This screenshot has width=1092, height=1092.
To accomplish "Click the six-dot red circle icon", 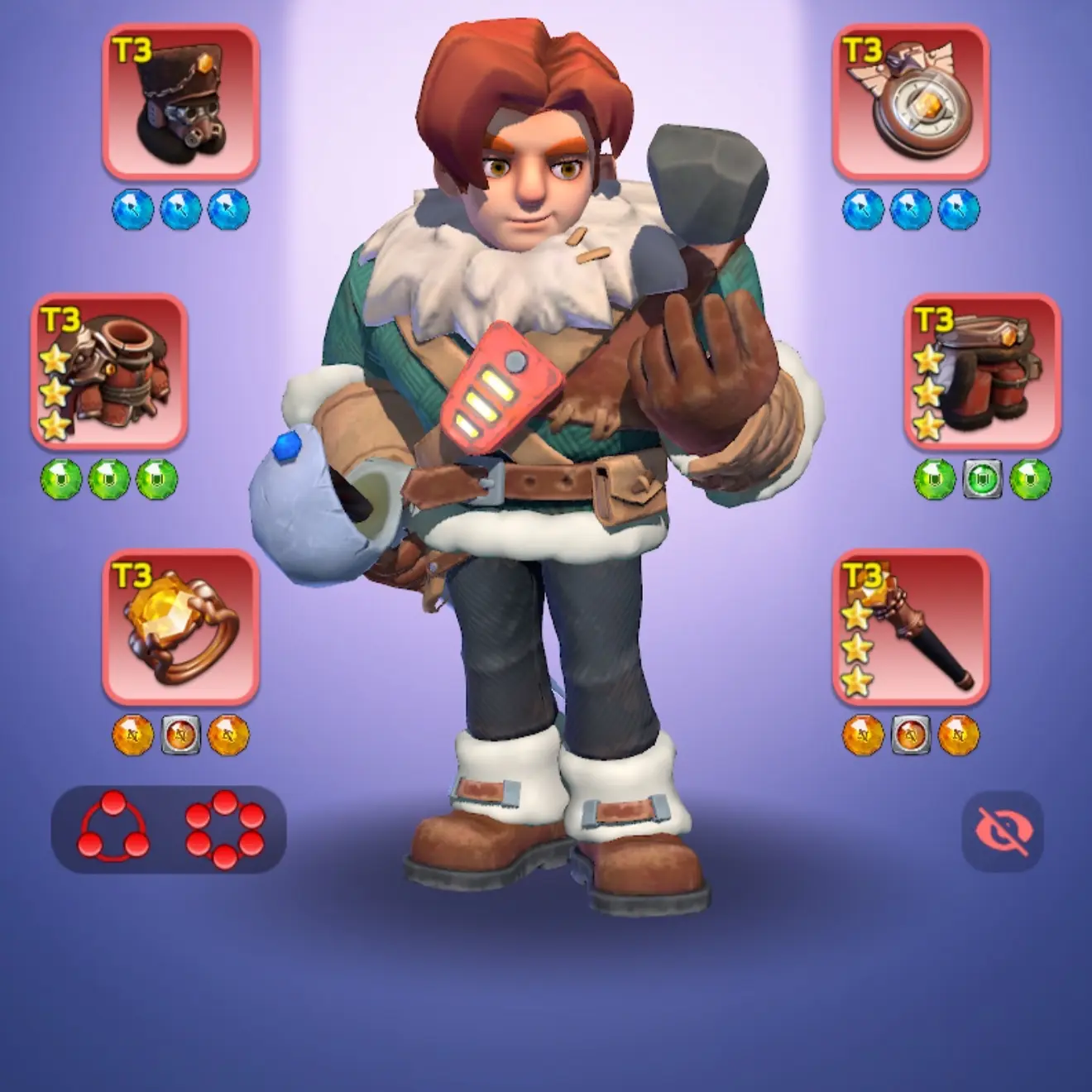I will 225,829.
